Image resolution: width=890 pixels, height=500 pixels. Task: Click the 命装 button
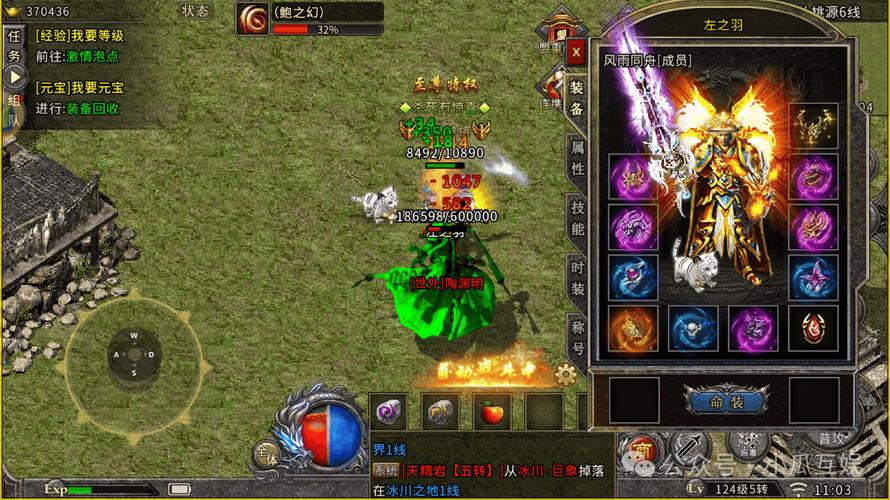click(x=727, y=402)
